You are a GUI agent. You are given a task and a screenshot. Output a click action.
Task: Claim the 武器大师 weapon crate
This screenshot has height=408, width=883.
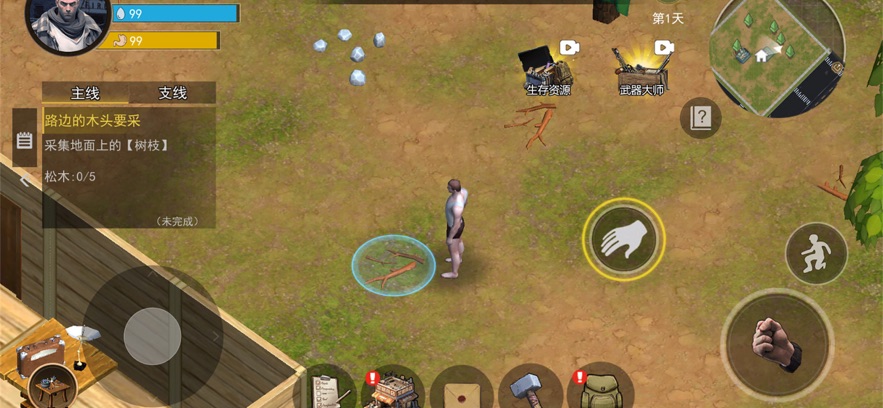point(641,68)
